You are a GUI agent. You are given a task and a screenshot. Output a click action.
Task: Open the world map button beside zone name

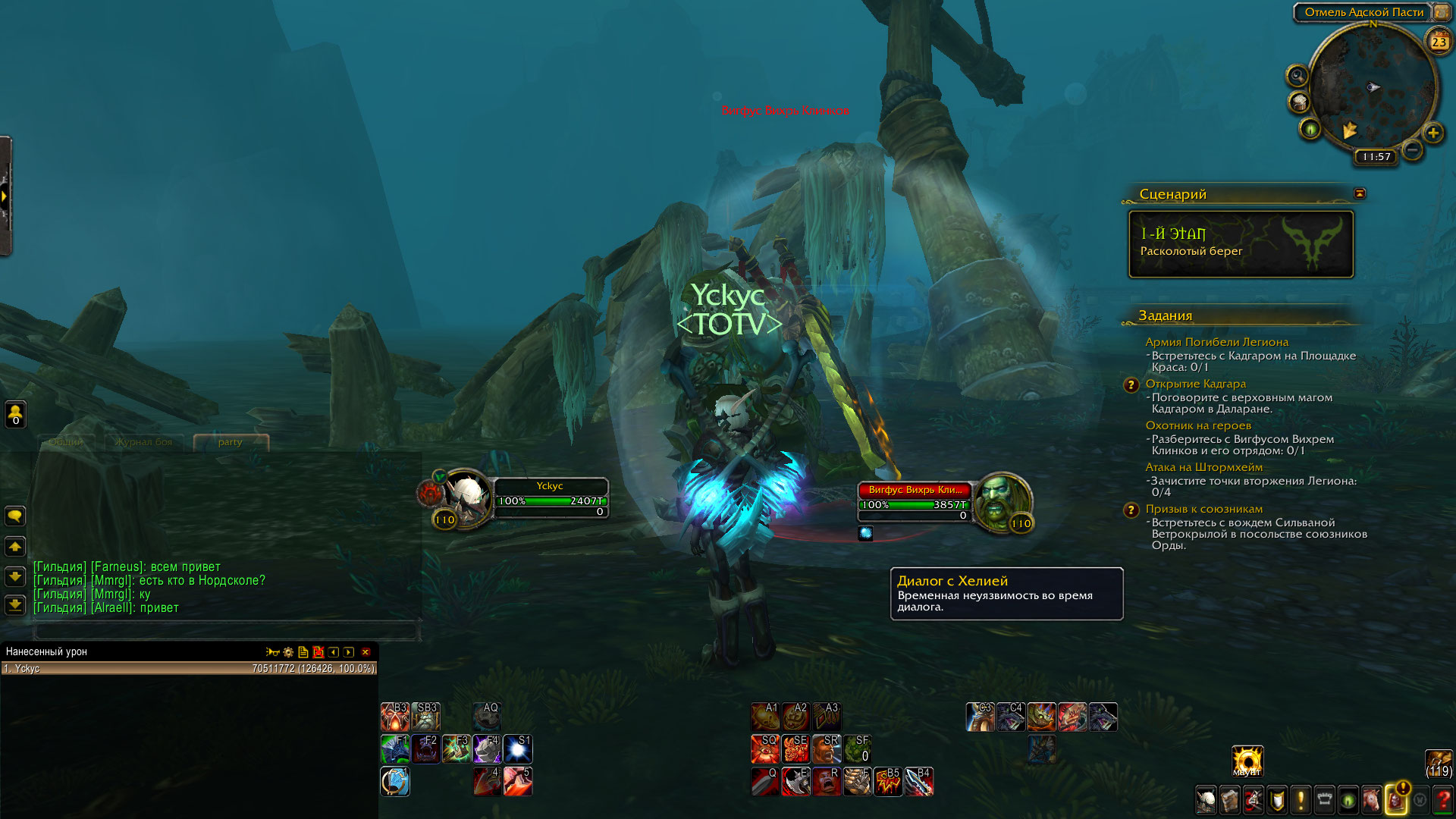tap(1441, 12)
